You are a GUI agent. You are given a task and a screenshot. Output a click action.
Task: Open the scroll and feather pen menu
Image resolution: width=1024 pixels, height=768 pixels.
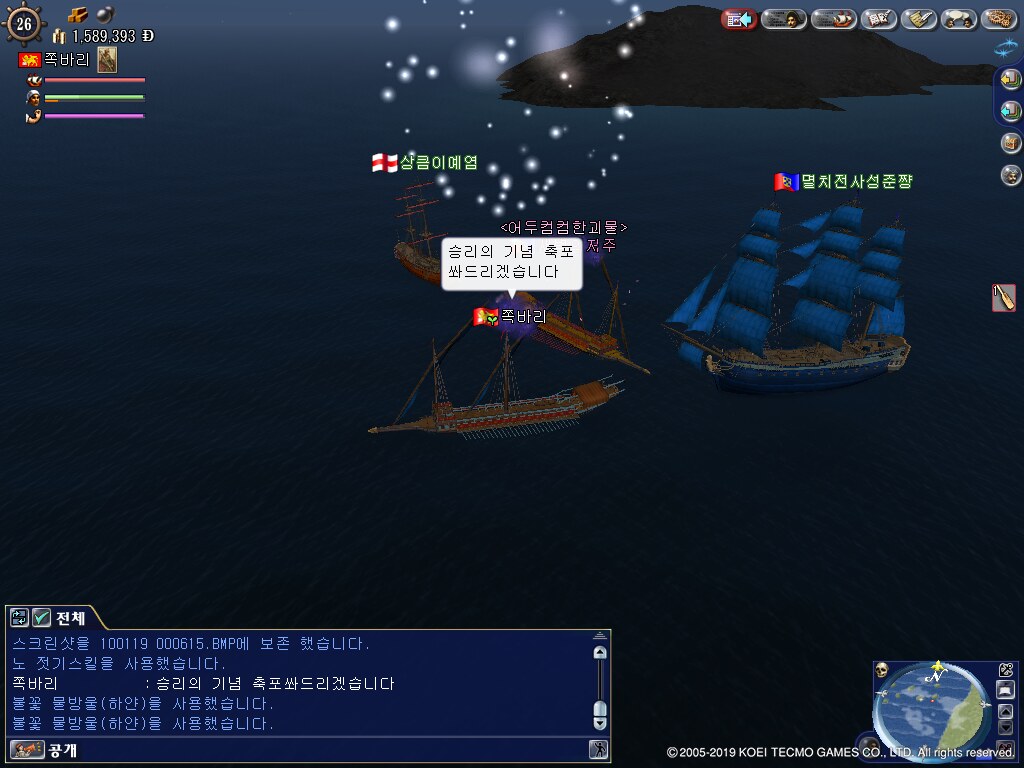pos(918,19)
